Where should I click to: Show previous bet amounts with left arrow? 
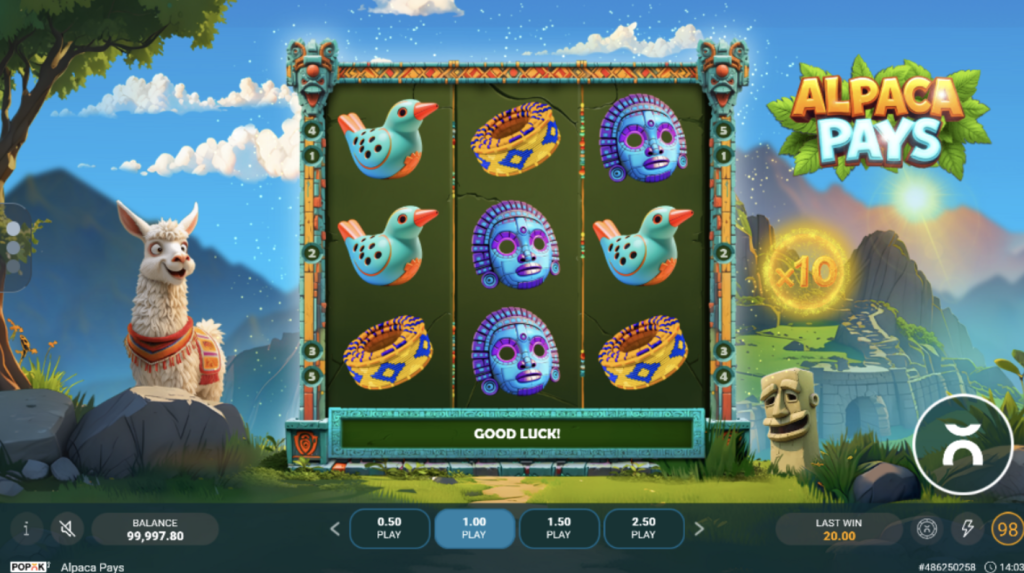[x=335, y=529]
